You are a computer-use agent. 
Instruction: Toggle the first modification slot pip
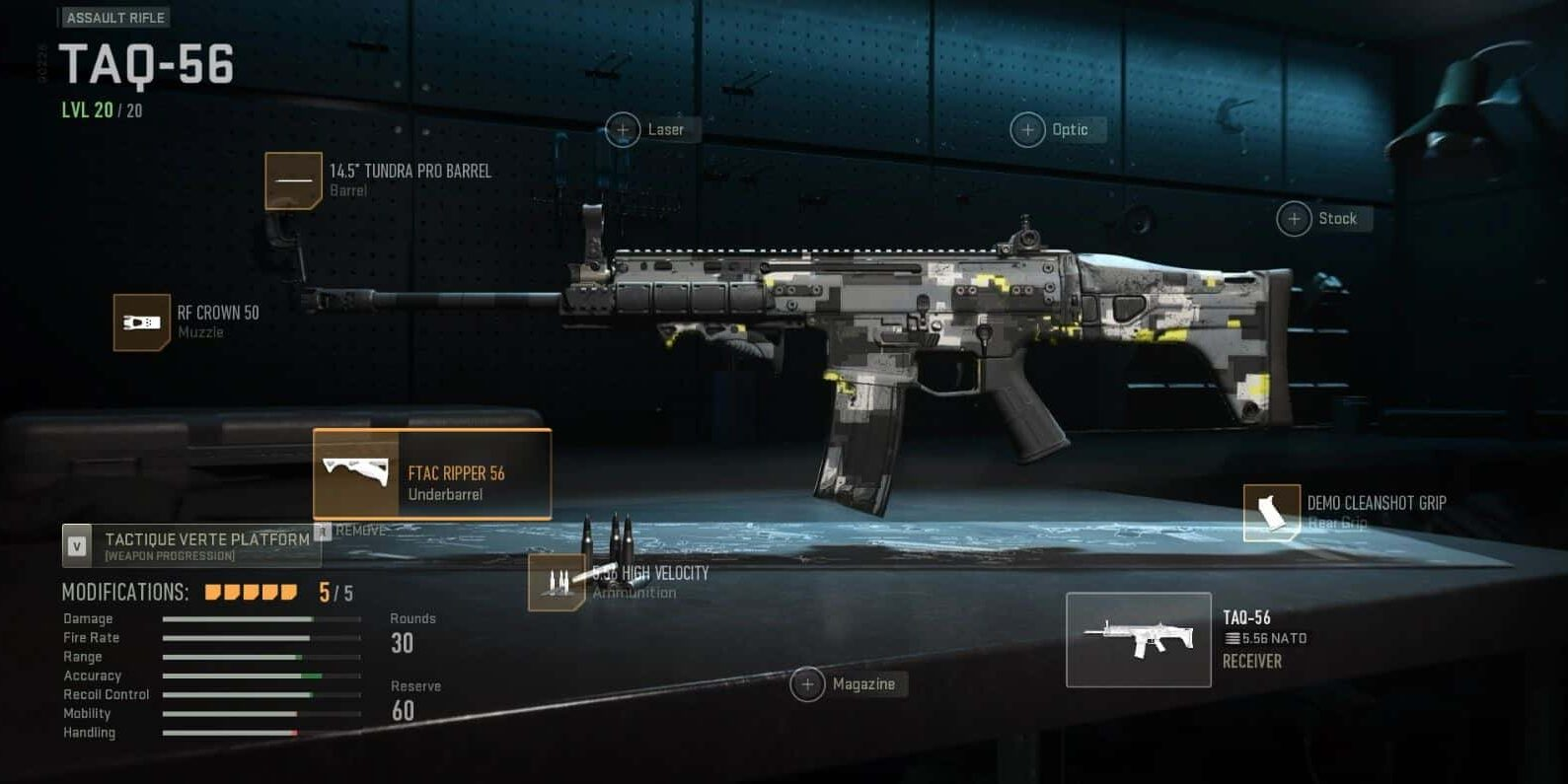click(x=210, y=593)
